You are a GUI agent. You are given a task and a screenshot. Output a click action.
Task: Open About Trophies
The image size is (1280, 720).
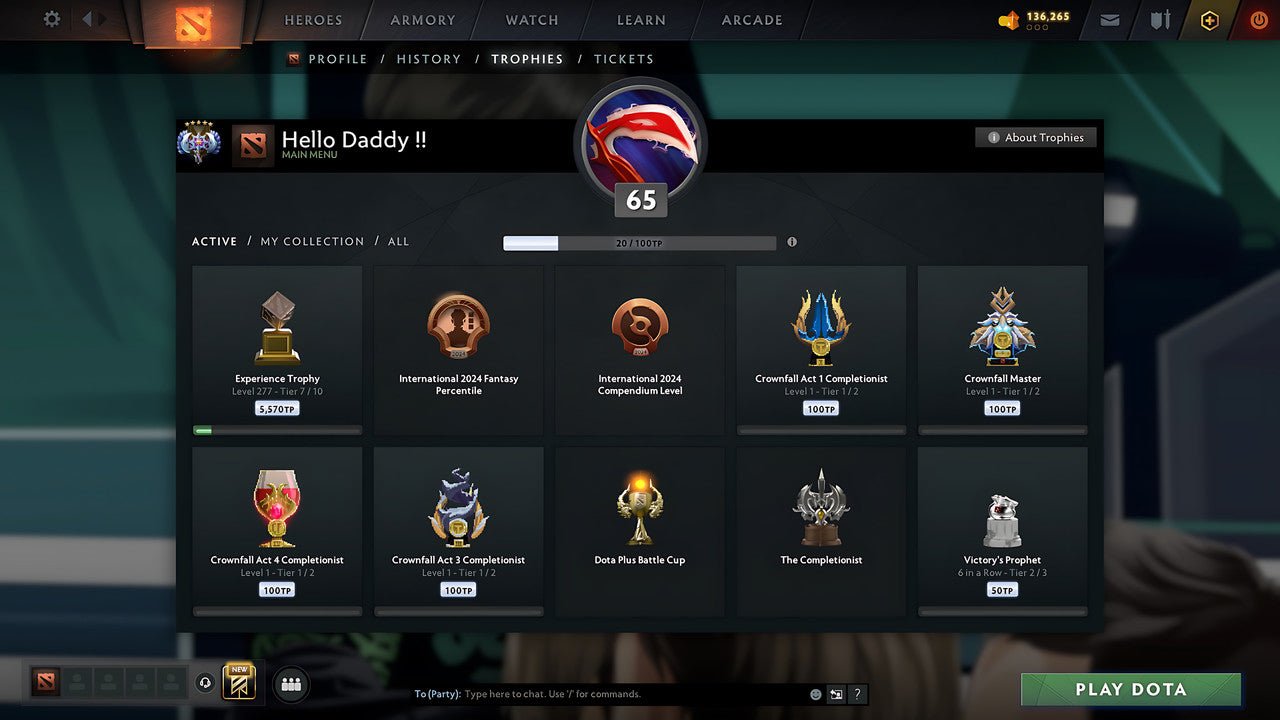click(1036, 137)
